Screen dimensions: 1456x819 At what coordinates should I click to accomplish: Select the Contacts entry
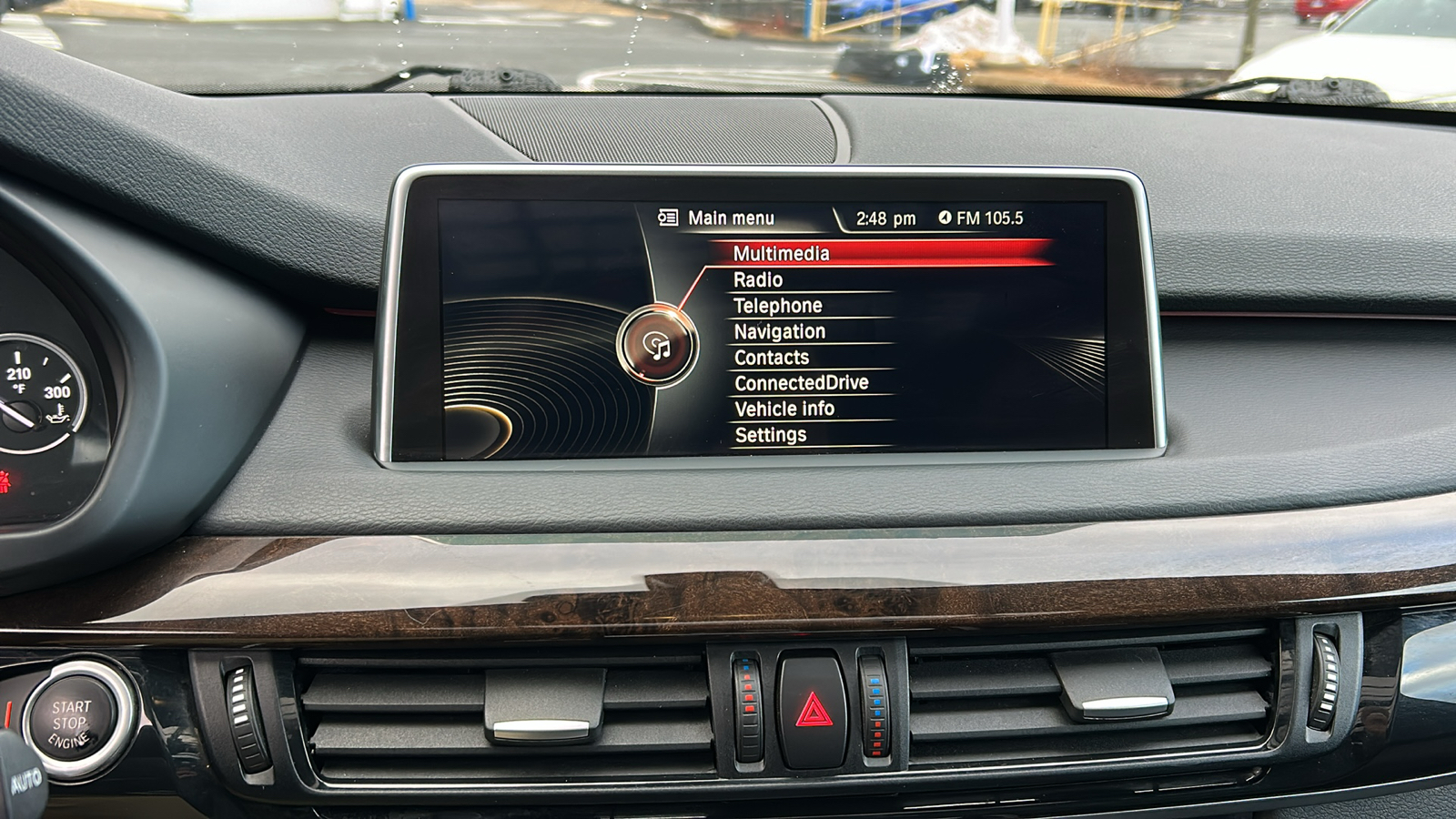tap(771, 358)
